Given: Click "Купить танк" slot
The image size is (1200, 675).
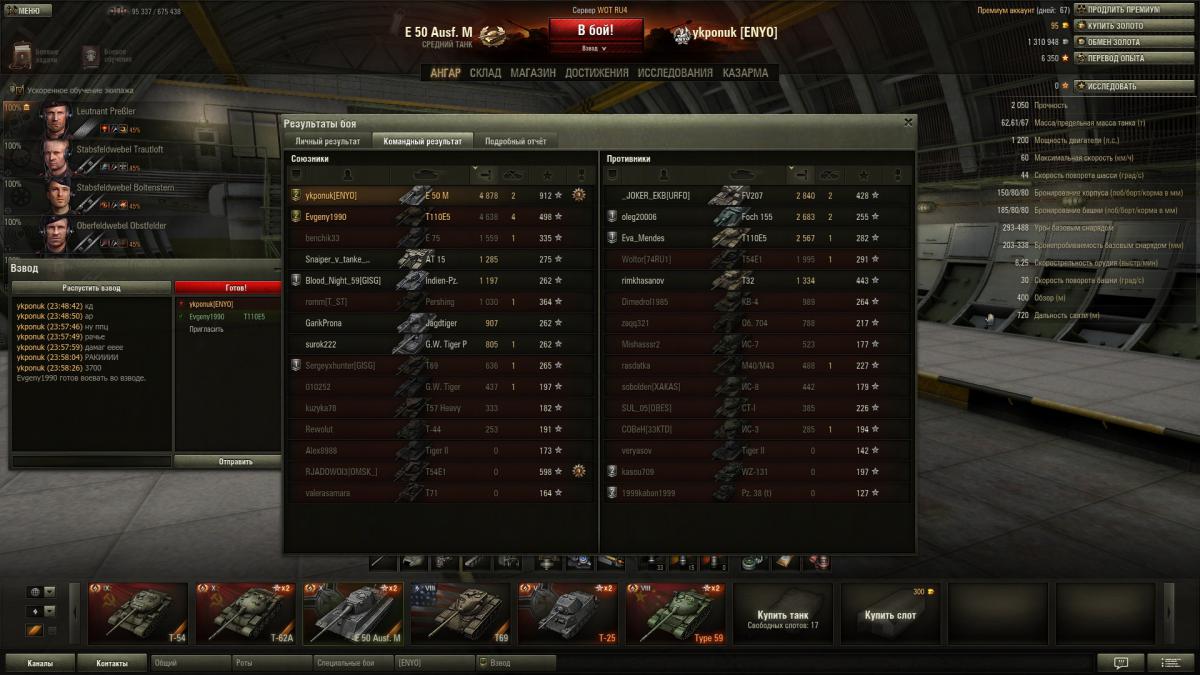Looking at the screenshot, I should pos(782,615).
